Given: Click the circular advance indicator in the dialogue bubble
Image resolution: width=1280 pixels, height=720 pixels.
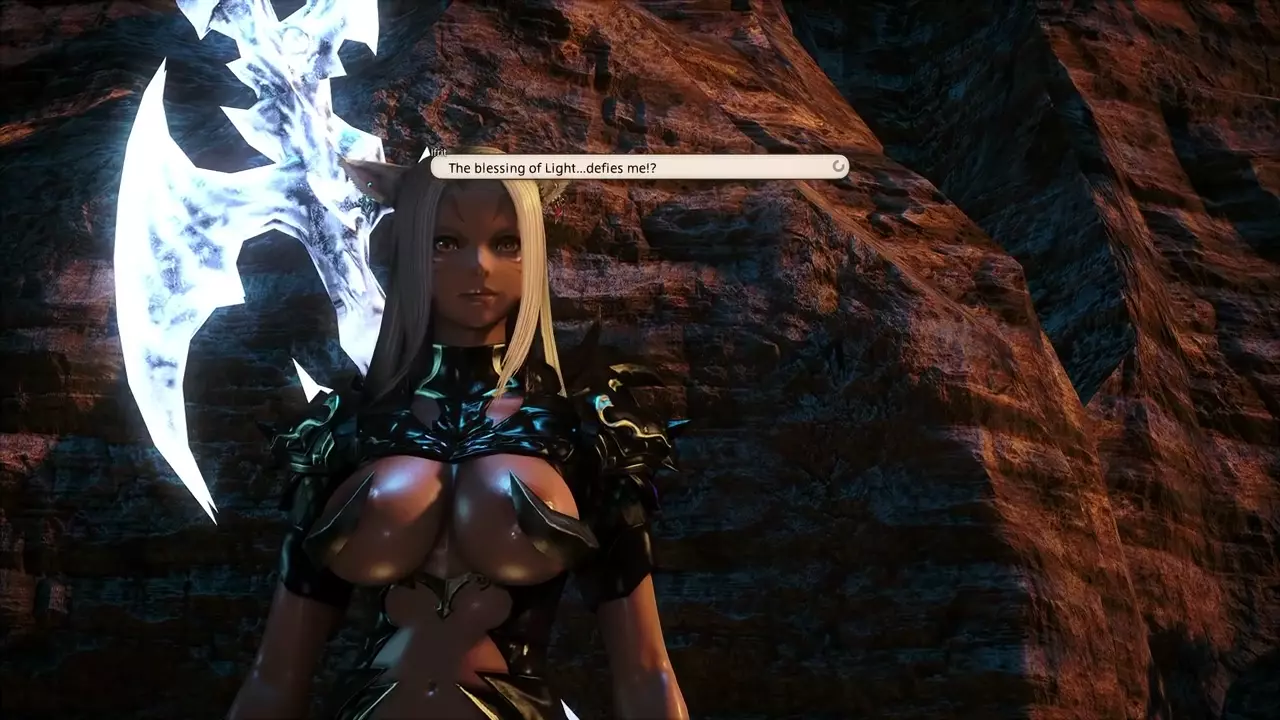Looking at the screenshot, I should [x=839, y=167].
